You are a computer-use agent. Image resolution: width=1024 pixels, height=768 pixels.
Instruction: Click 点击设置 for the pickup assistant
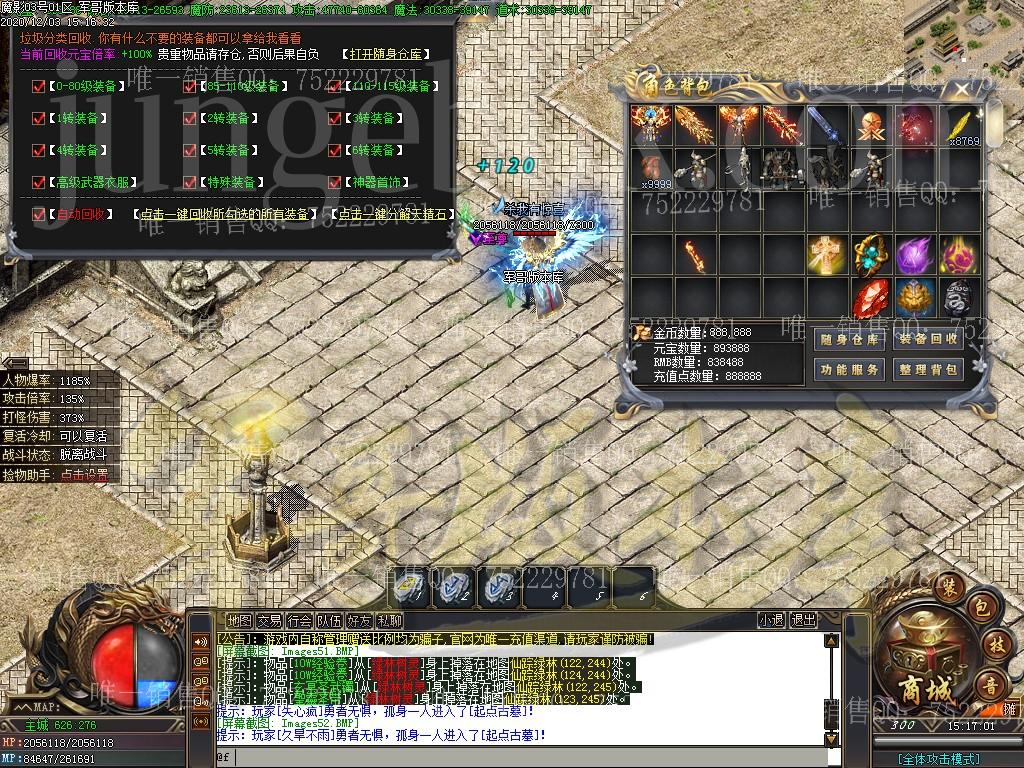[84, 475]
